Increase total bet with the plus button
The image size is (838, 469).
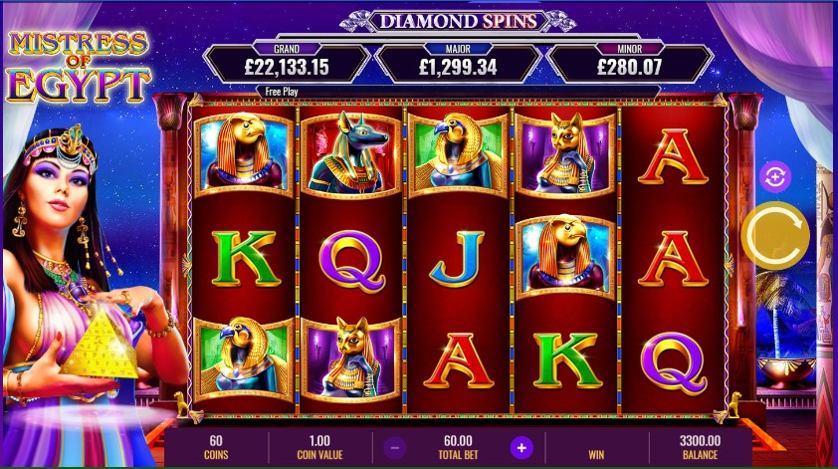coord(520,447)
